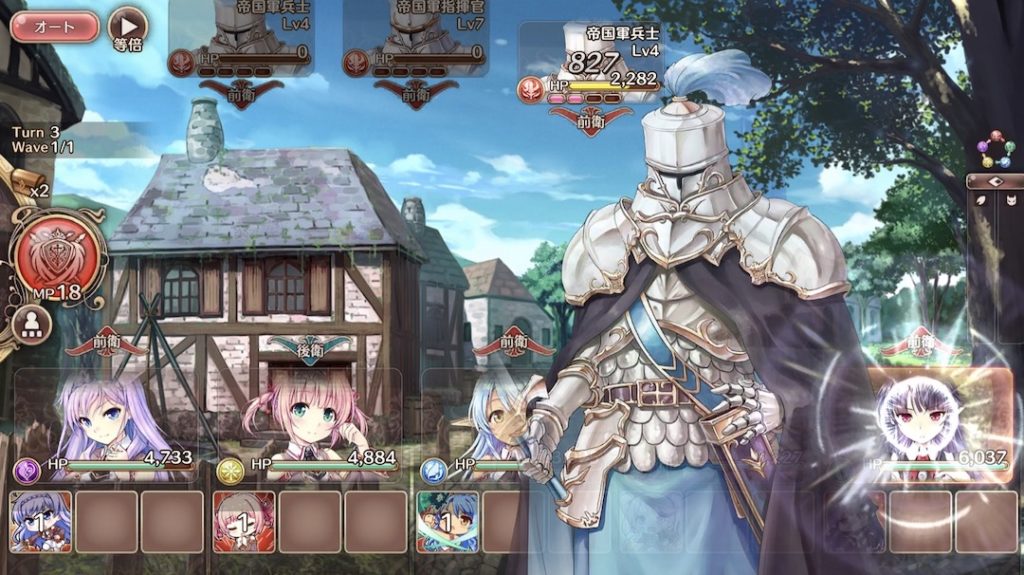Use the purple-haired character's skill card

(x=41, y=521)
